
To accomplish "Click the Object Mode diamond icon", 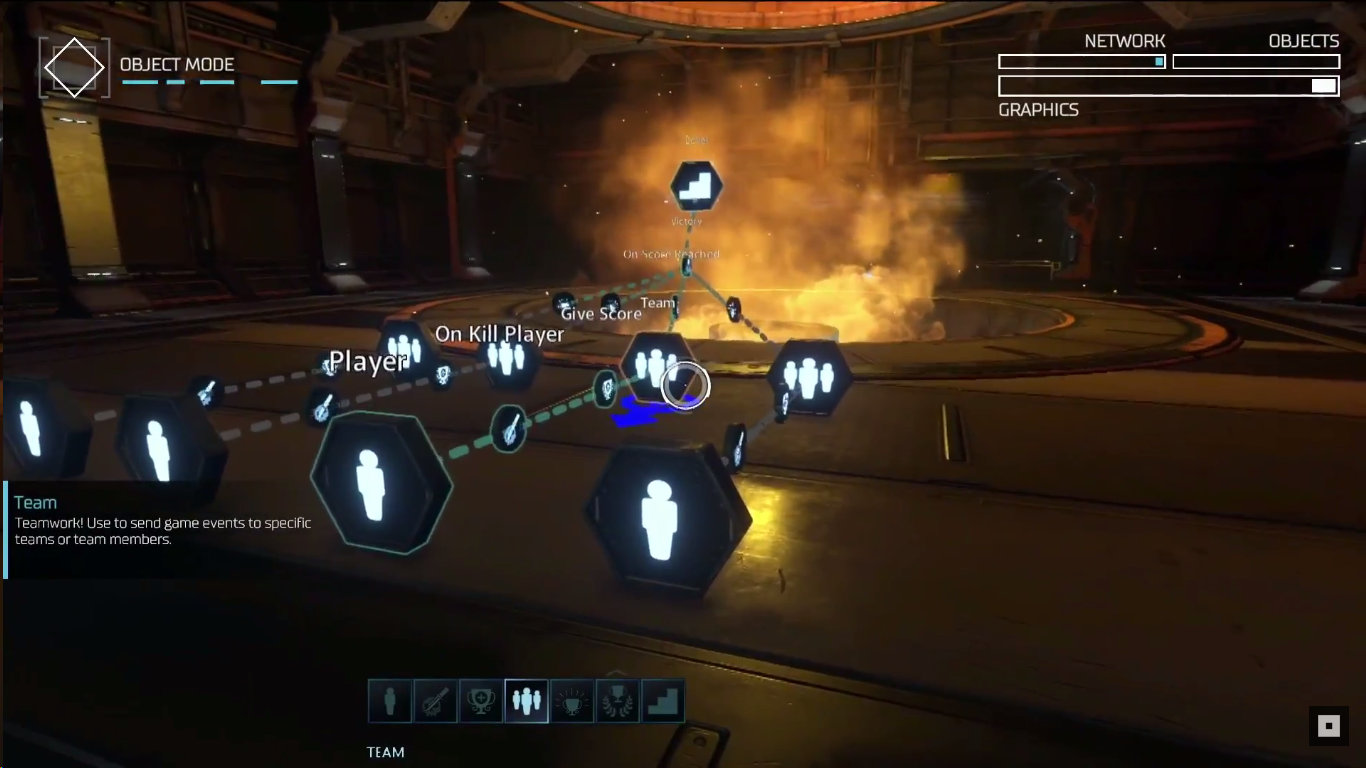I will click(x=74, y=68).
